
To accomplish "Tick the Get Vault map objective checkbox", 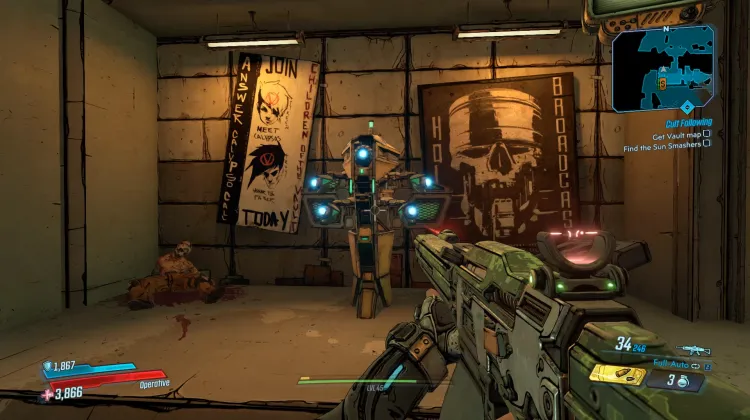I will [x=707, y=133].
